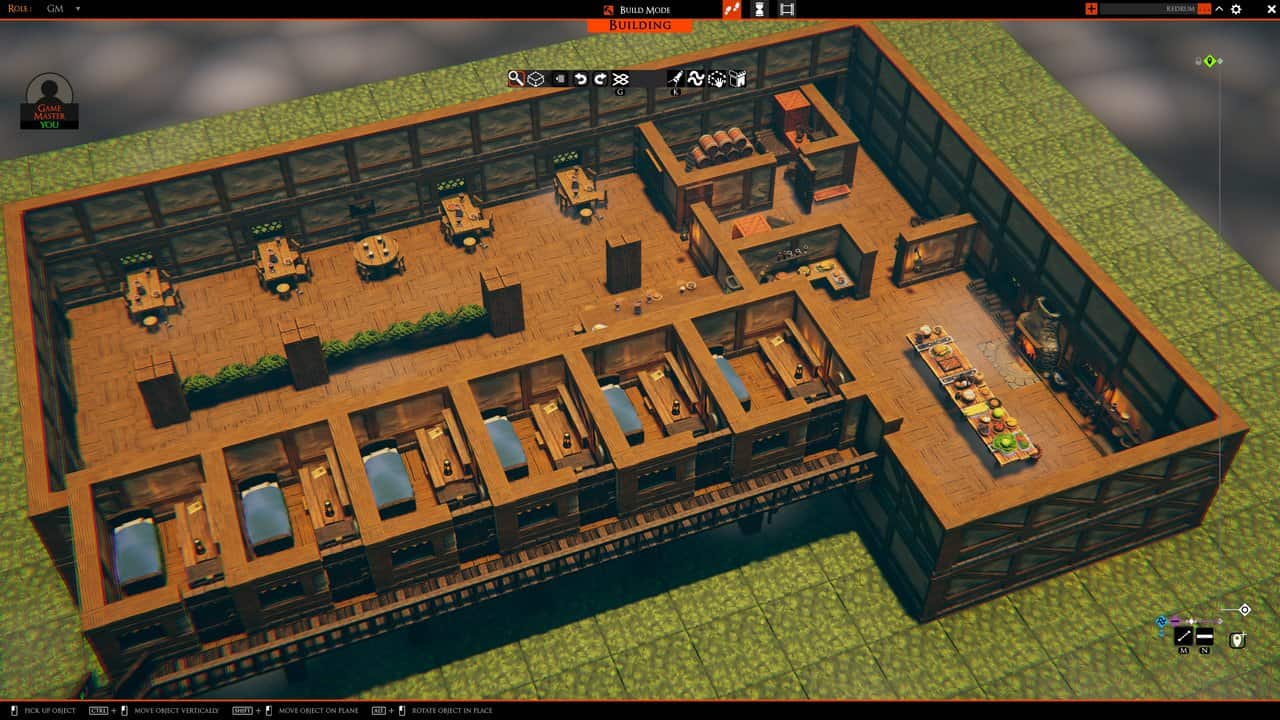Screen dimensions: 1280x720
Task: Toggle the green atmosphere diamond indicator
Action: pos(1212,59)
